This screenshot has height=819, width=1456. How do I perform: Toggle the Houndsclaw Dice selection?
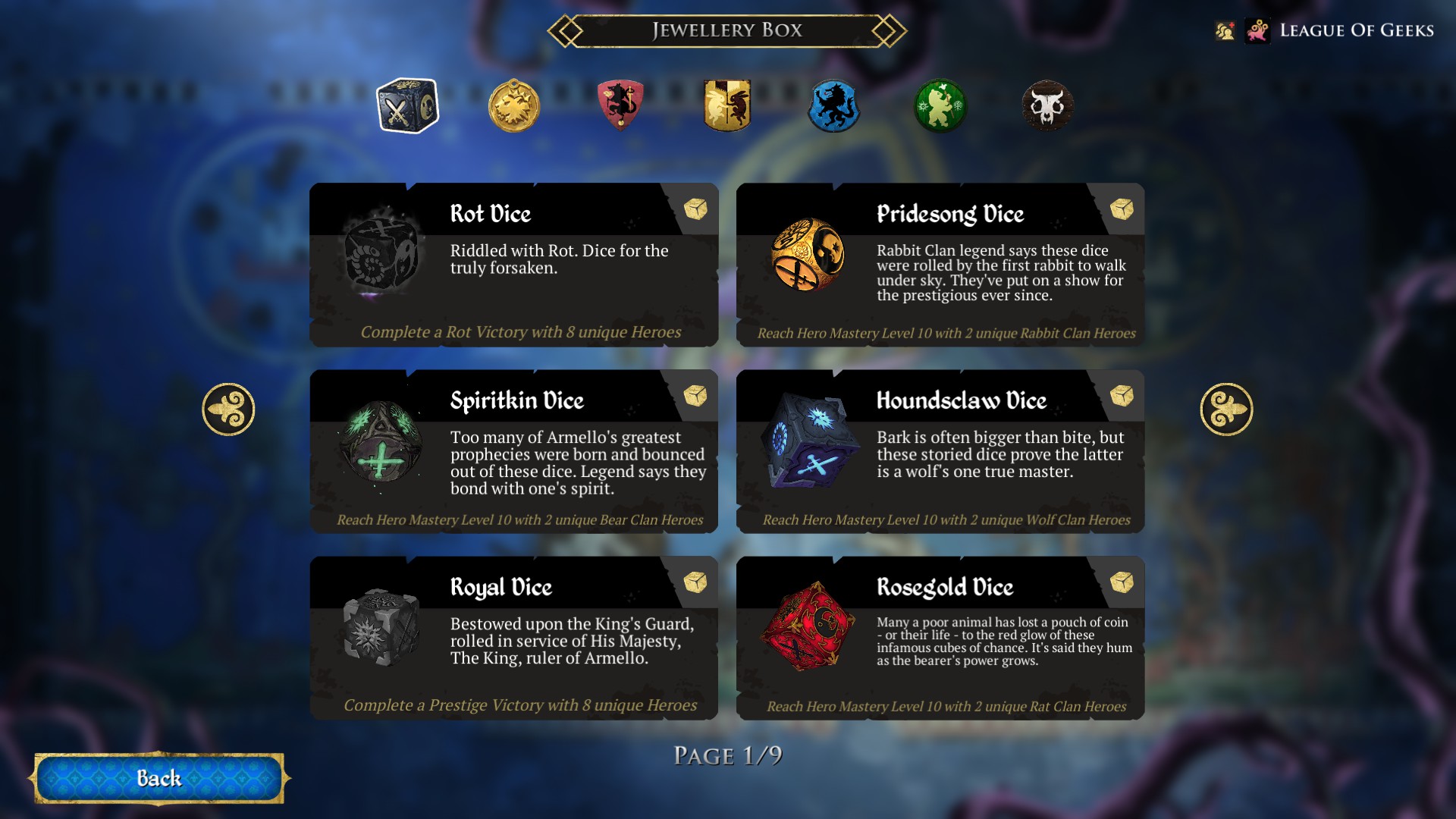(940, 451)
